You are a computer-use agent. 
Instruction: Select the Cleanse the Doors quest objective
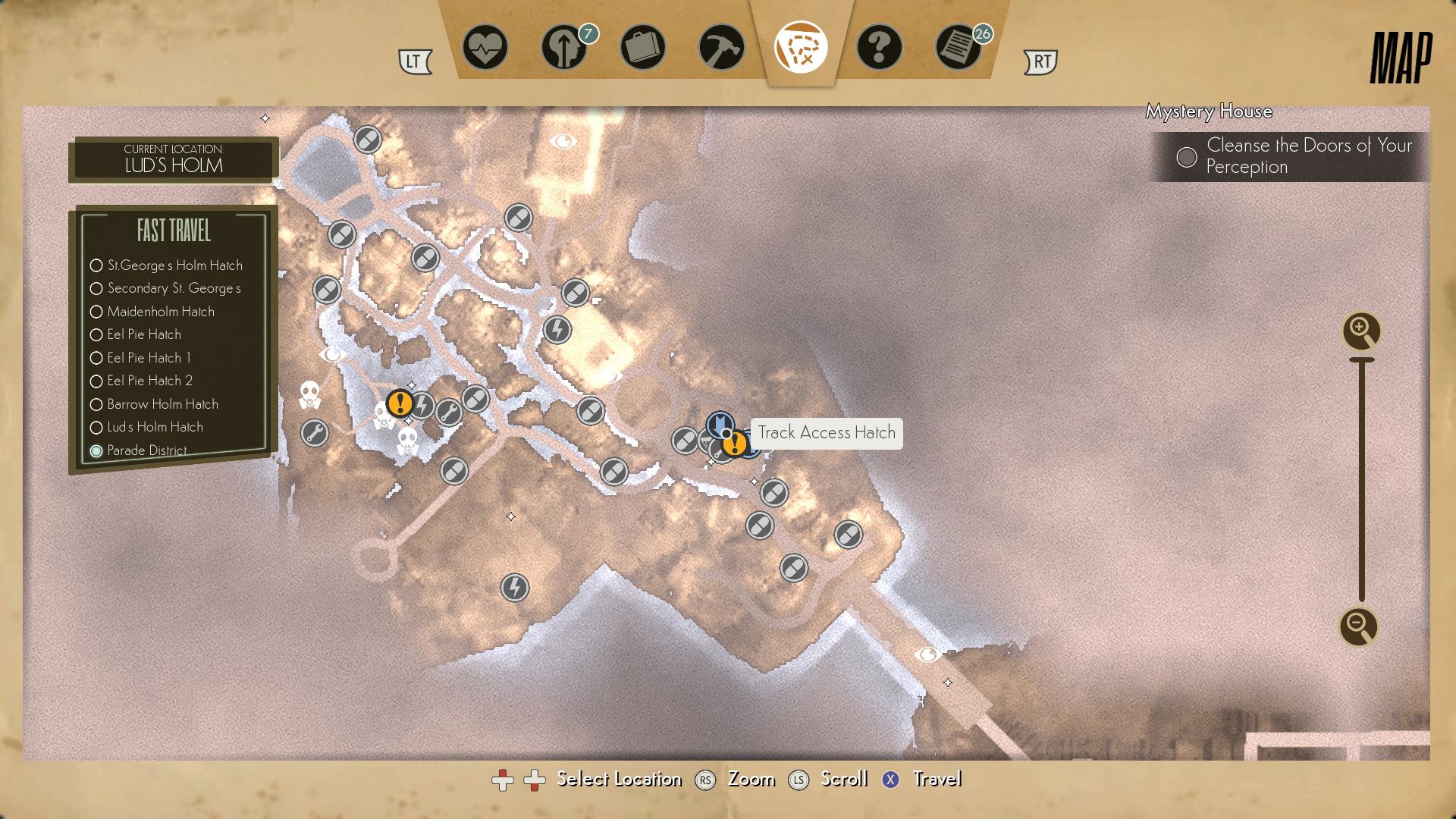coord(1307,156)
